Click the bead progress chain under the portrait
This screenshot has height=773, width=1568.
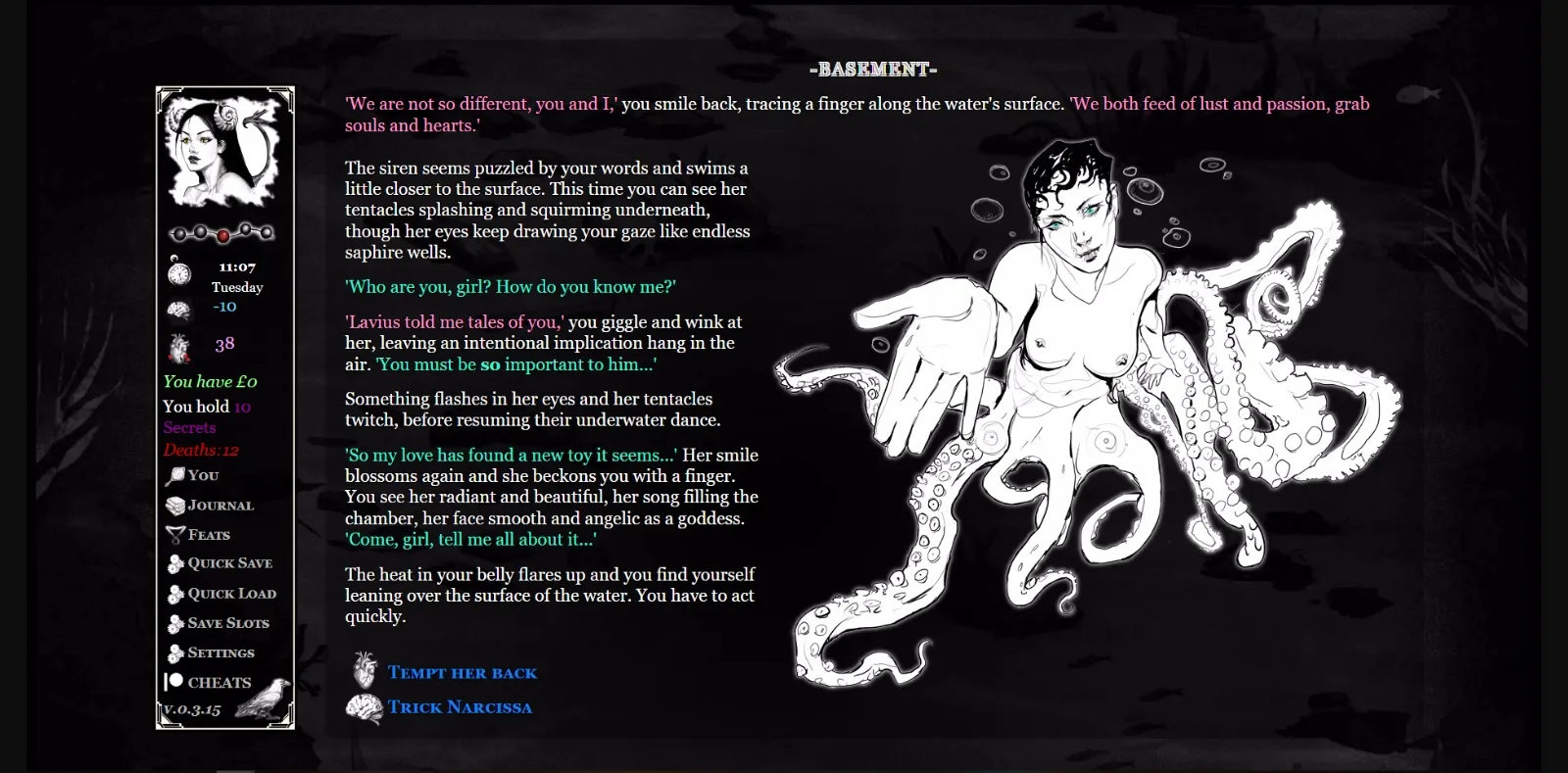[224, 232]
